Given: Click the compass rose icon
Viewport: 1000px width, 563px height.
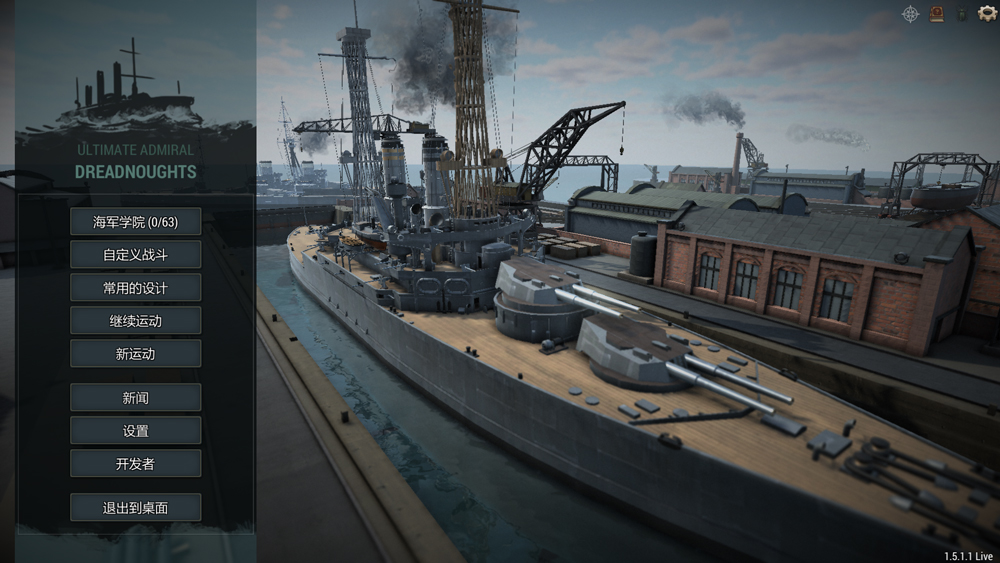Looking at the screenshot, I should tap(911, 14).
